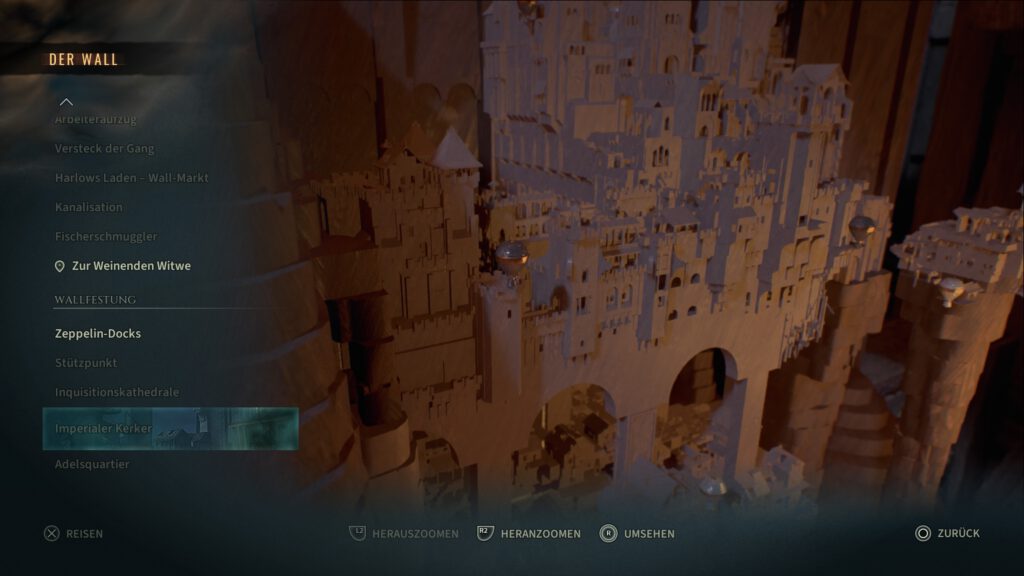Go back with Zurück

point(947,534)
